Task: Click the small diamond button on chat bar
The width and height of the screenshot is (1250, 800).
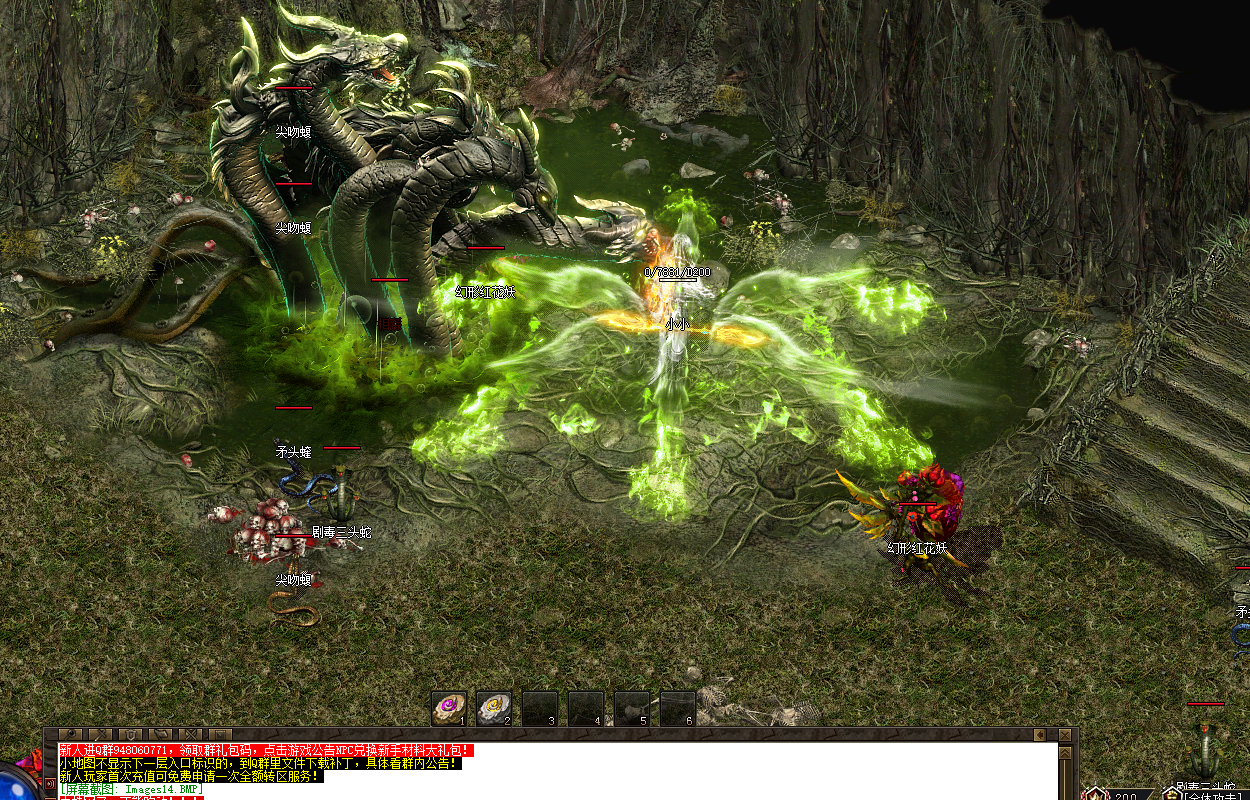Action: 1040,735
